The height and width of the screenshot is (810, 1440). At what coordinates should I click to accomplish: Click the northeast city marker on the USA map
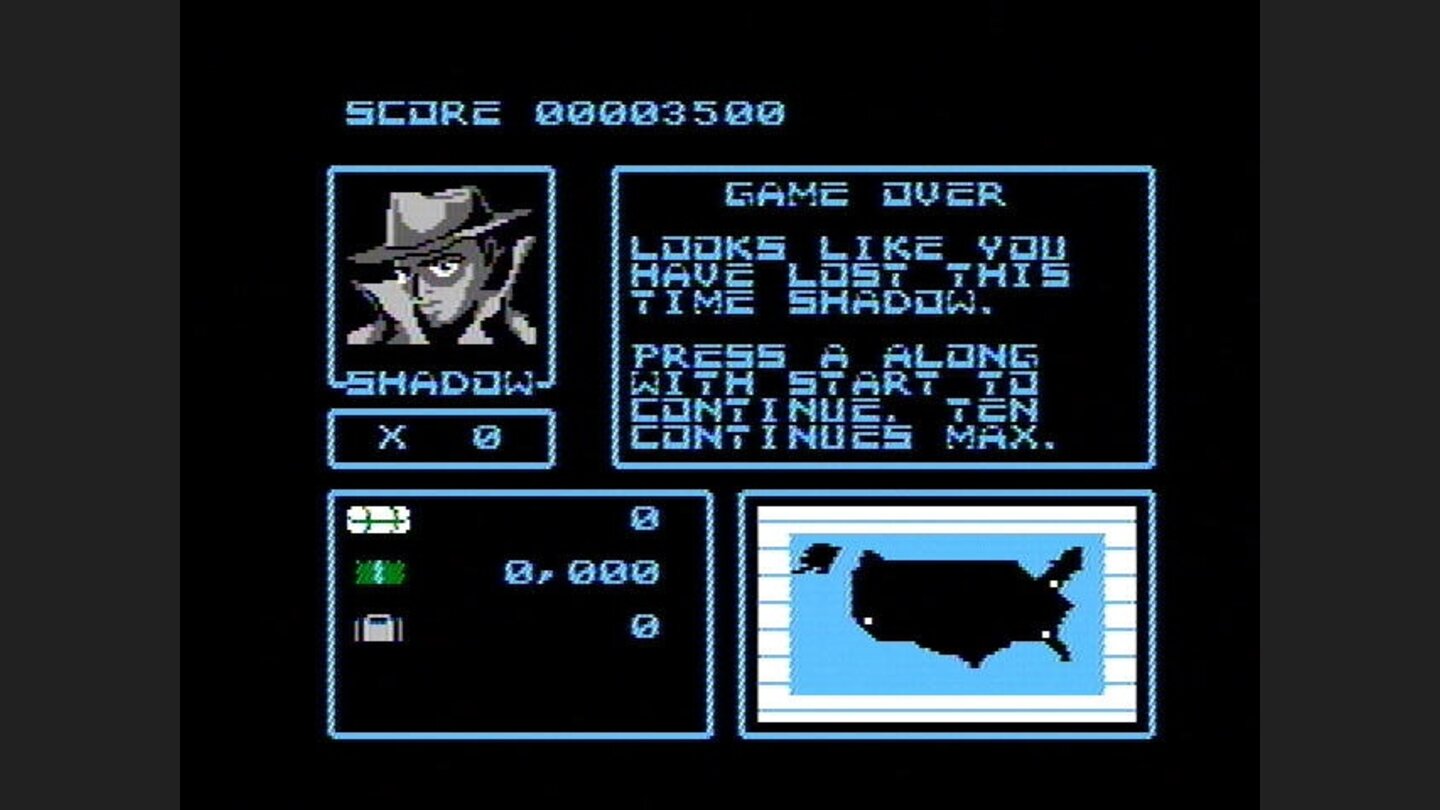point(1053,583)
